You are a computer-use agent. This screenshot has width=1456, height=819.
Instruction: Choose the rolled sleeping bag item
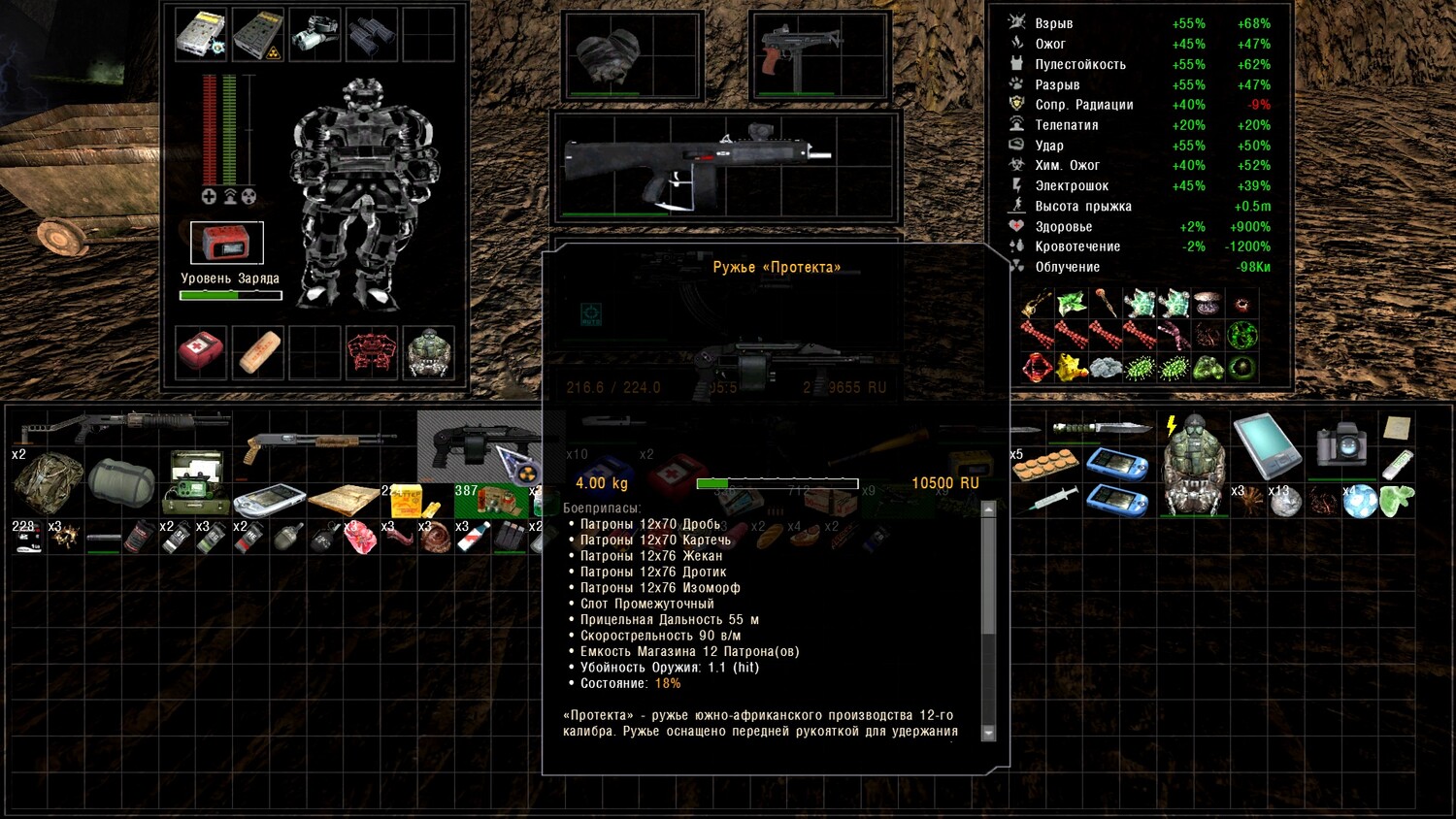(x=121, y=482)
